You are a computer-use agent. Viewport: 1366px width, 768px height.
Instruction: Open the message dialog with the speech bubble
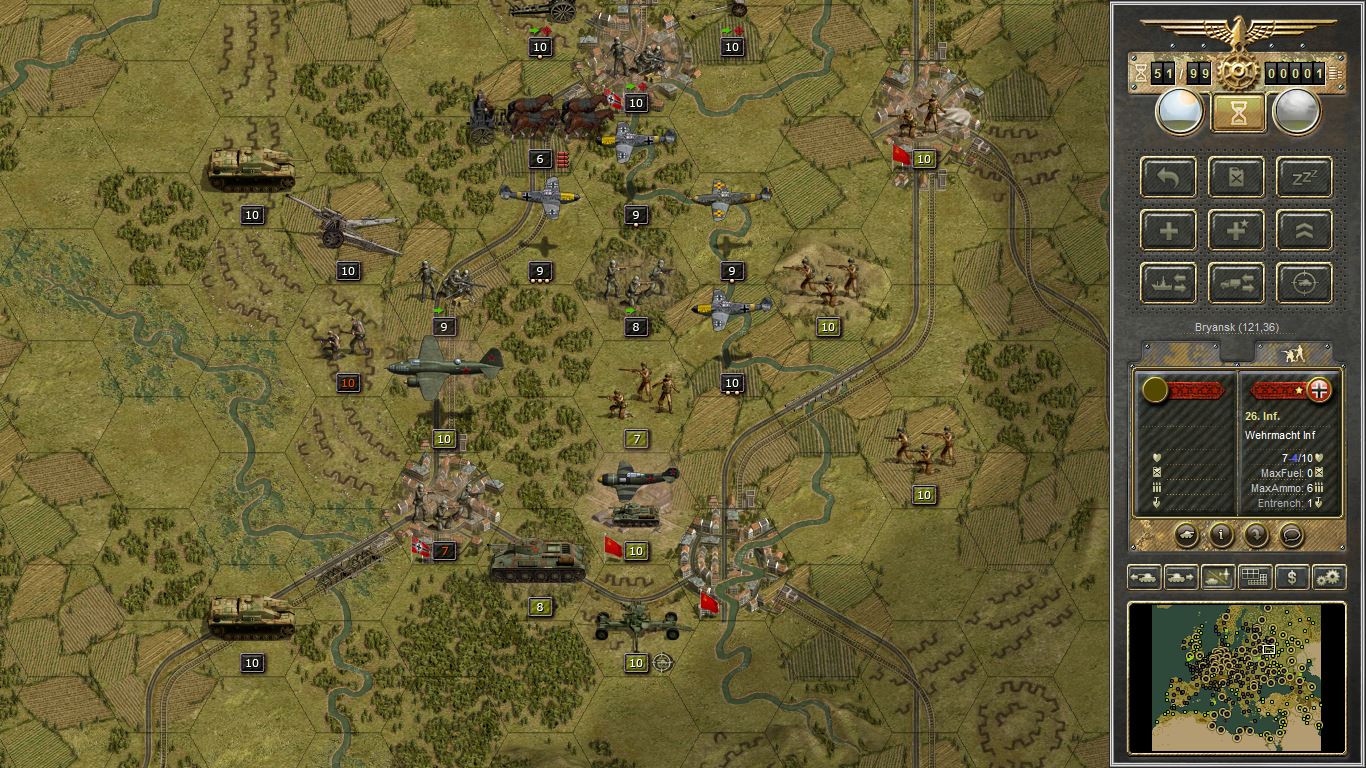coord(1290,537)
